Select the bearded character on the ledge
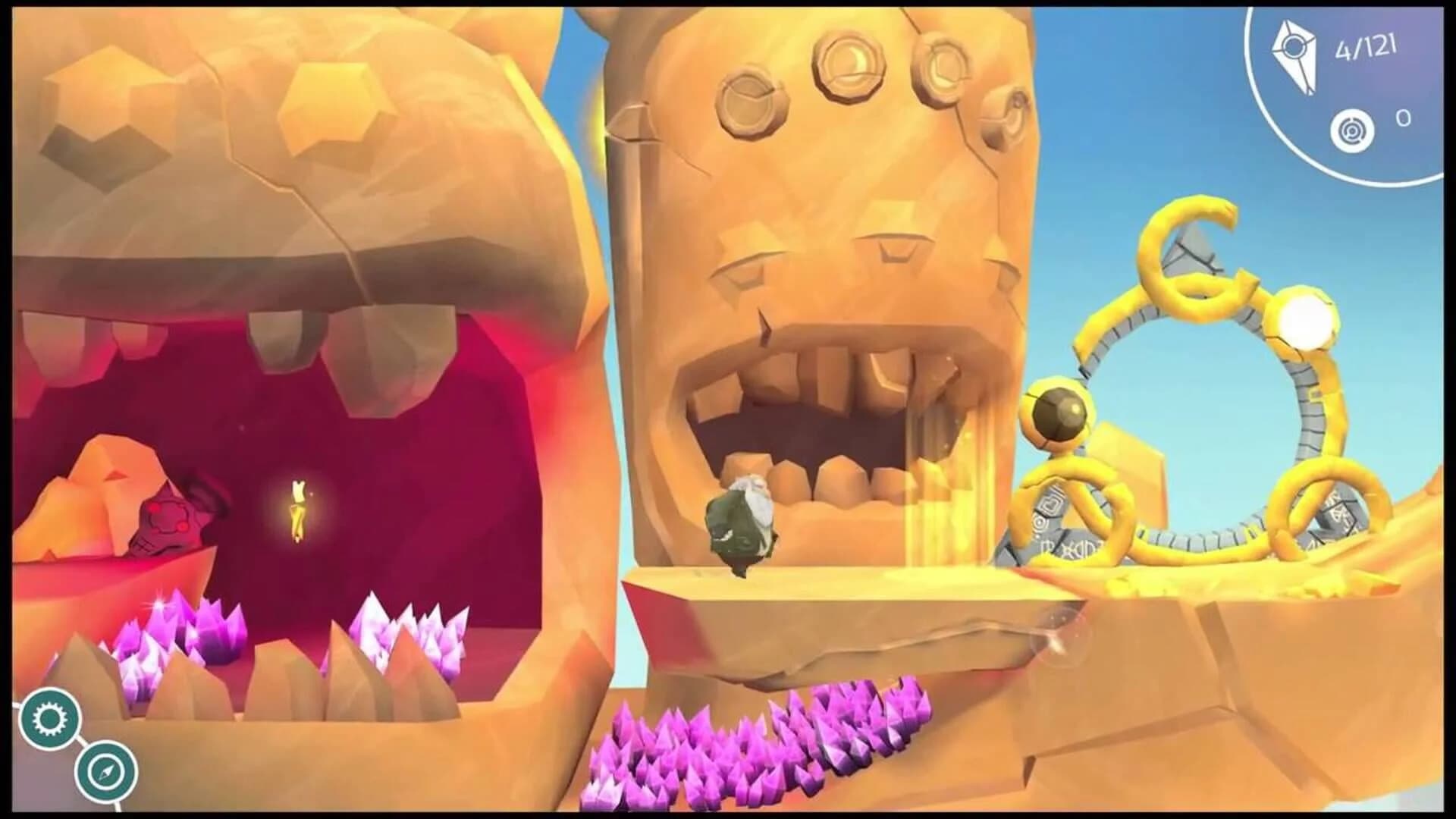1456x819 pixels. [x=739, y=523]
